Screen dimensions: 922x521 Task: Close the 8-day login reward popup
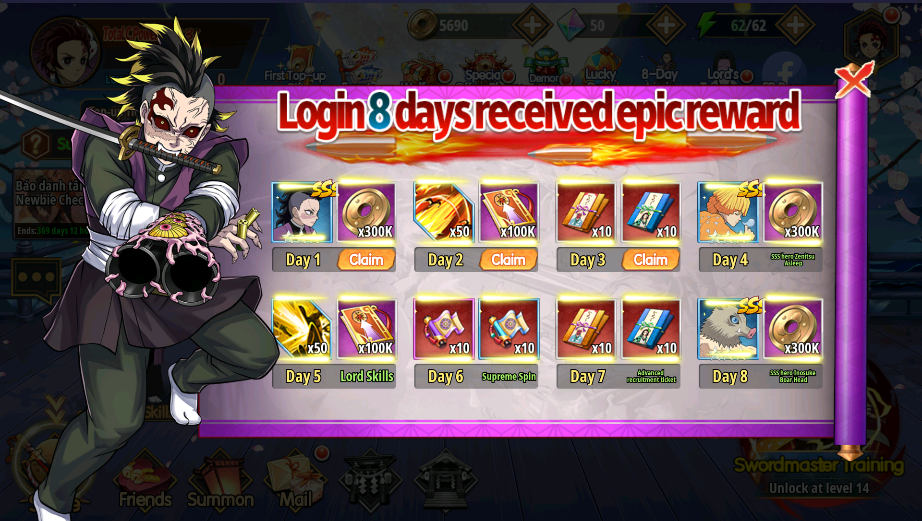point(853,80)
